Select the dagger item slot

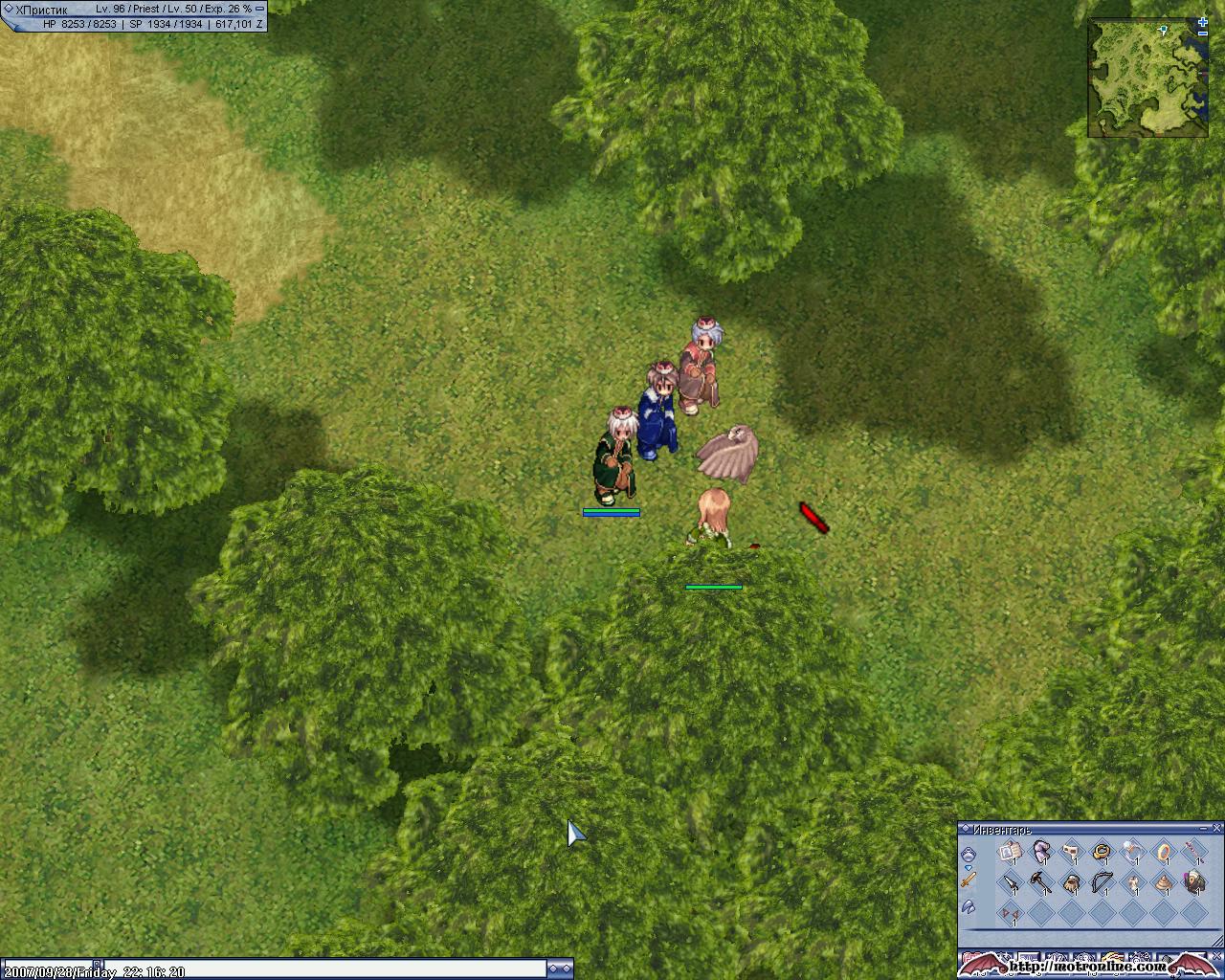click(1009, 882)
